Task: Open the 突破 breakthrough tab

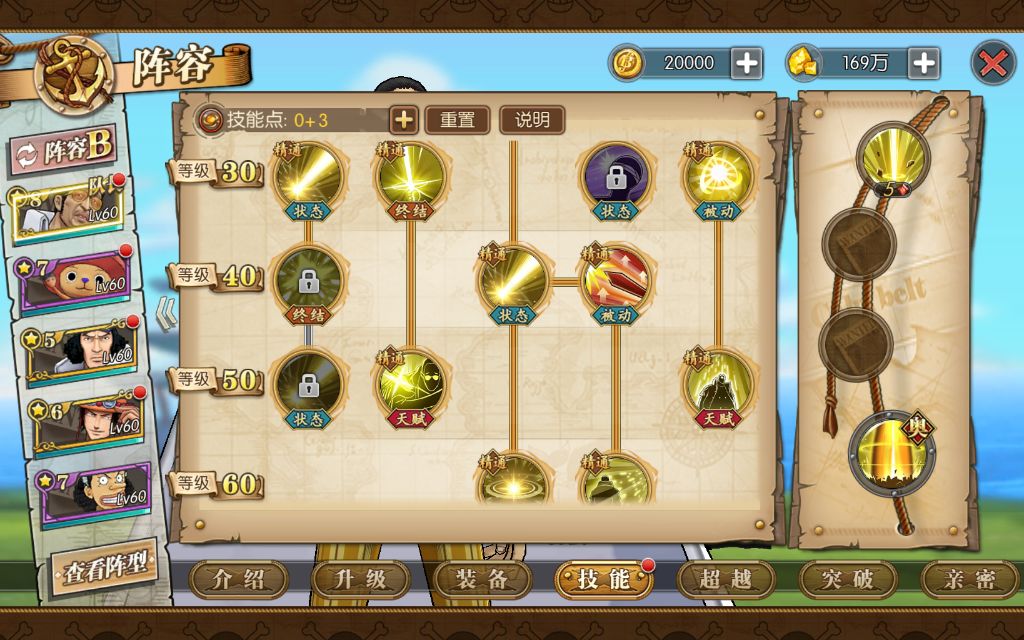Action: pyautogui.click(x=848, y=579)
